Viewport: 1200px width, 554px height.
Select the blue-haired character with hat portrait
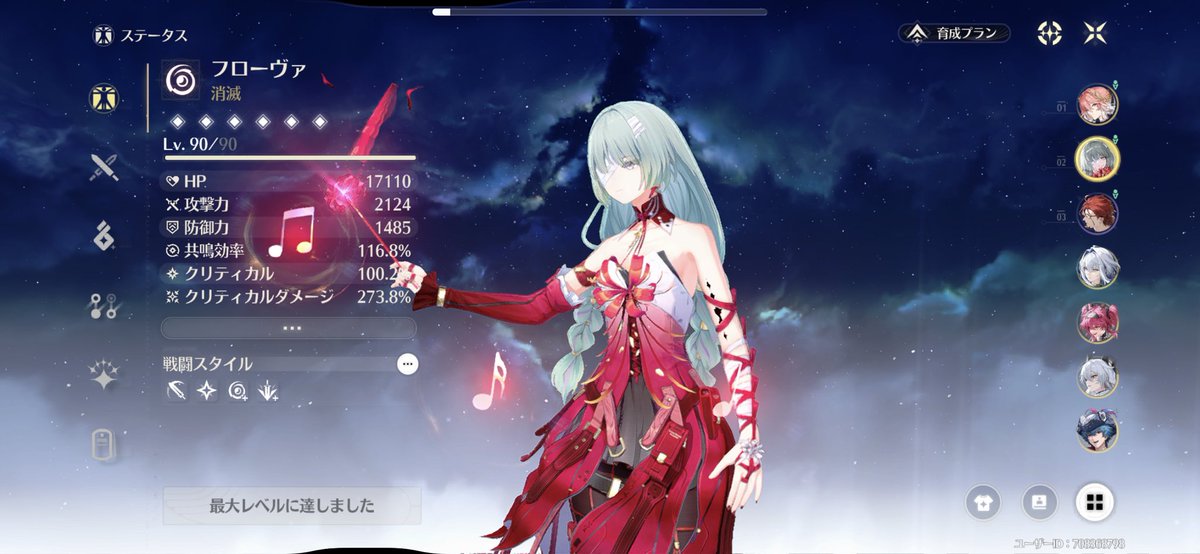pyautogui.click(x=1097, y=431)
